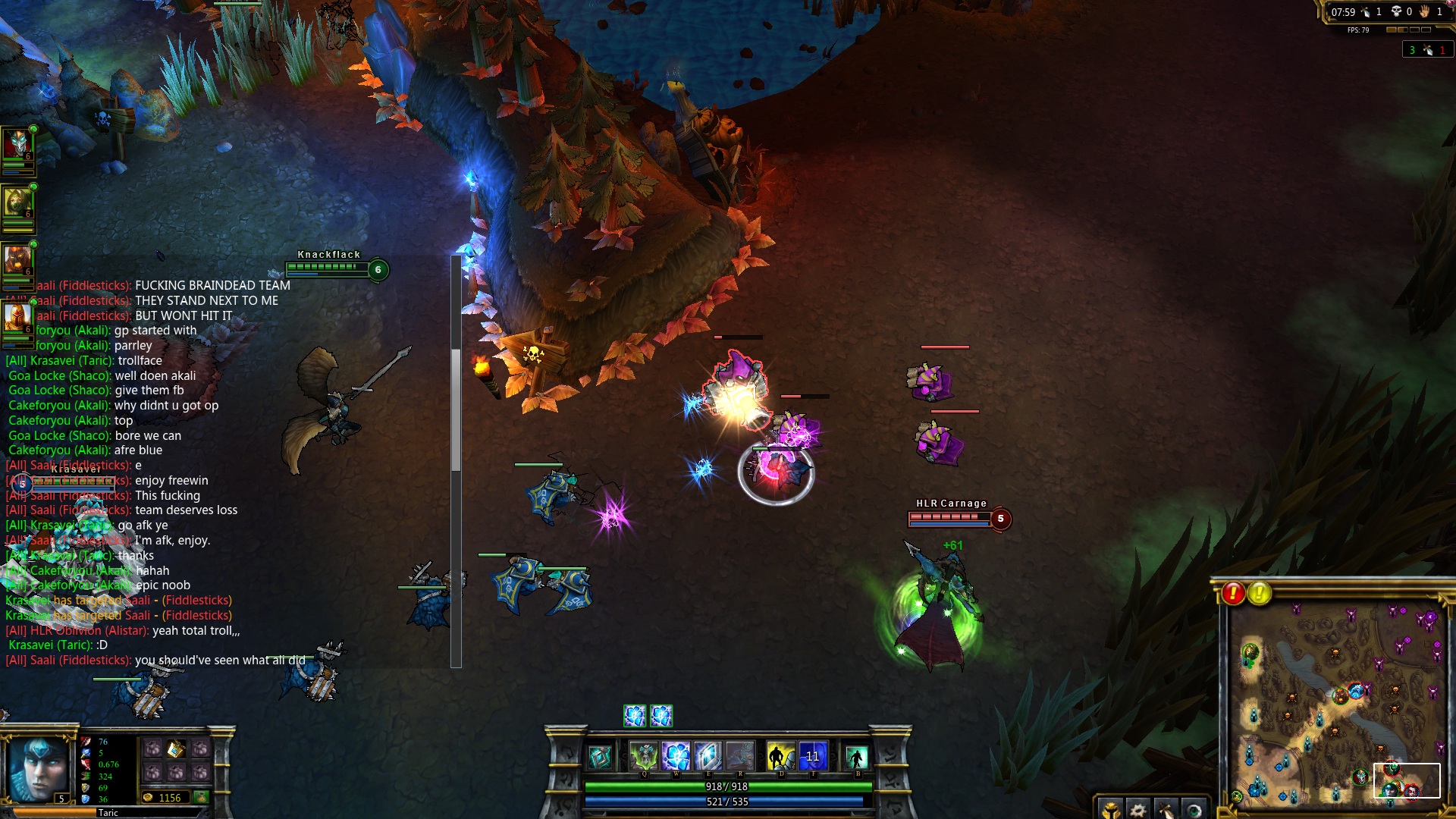
Task: Click Taric's passive gem icon
Action: click(600, 757)
